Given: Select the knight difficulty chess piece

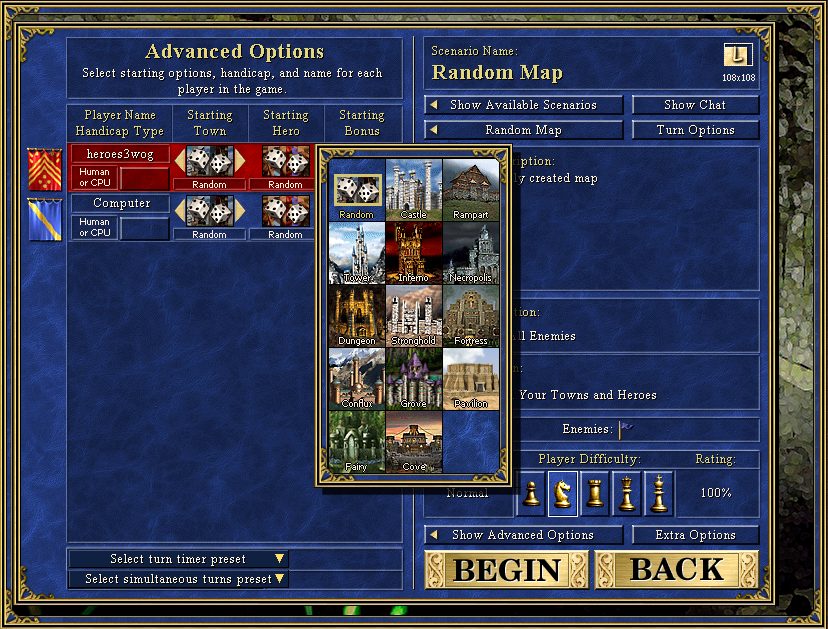Looking at the screenshot, I should pyautogui.click(x=563, y=493).
